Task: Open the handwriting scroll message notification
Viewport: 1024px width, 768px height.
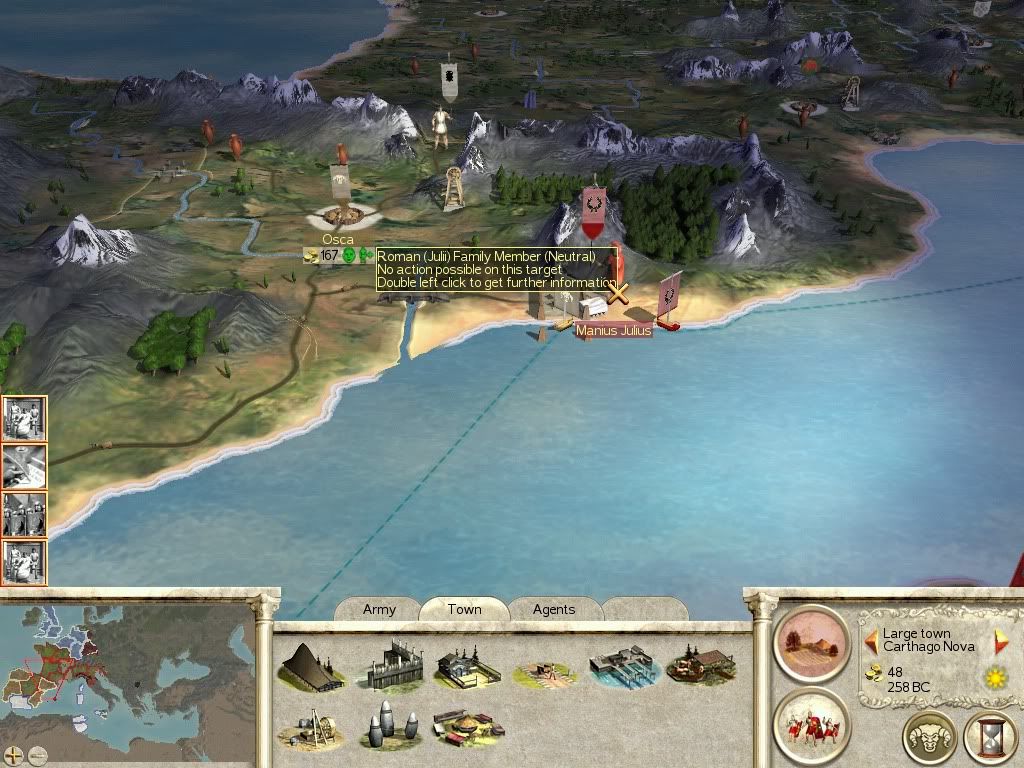Action: 24,467
